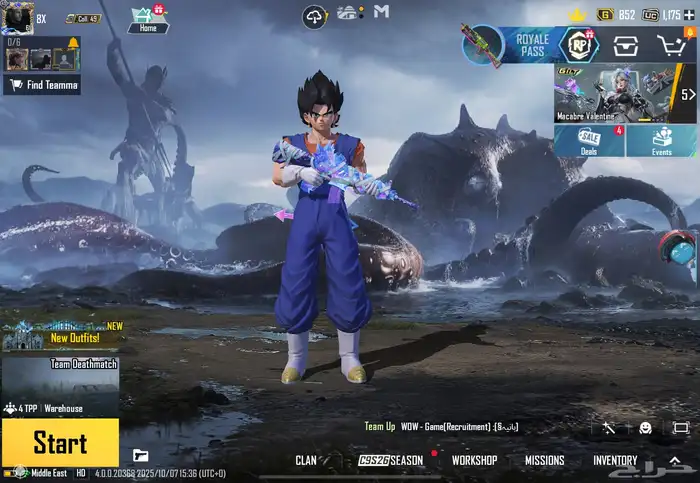Open the emote smiley face icon

645,428
